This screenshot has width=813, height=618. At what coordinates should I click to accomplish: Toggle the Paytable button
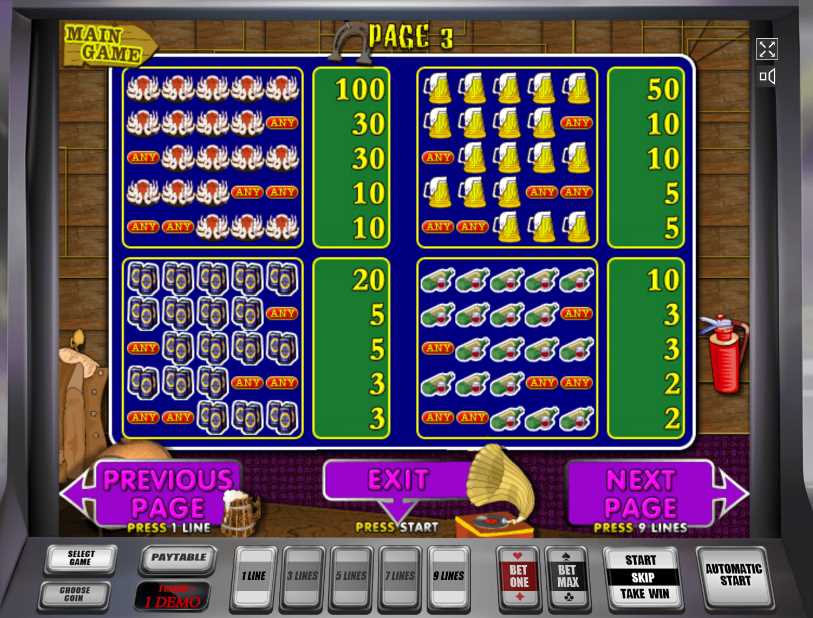point(178,559)
